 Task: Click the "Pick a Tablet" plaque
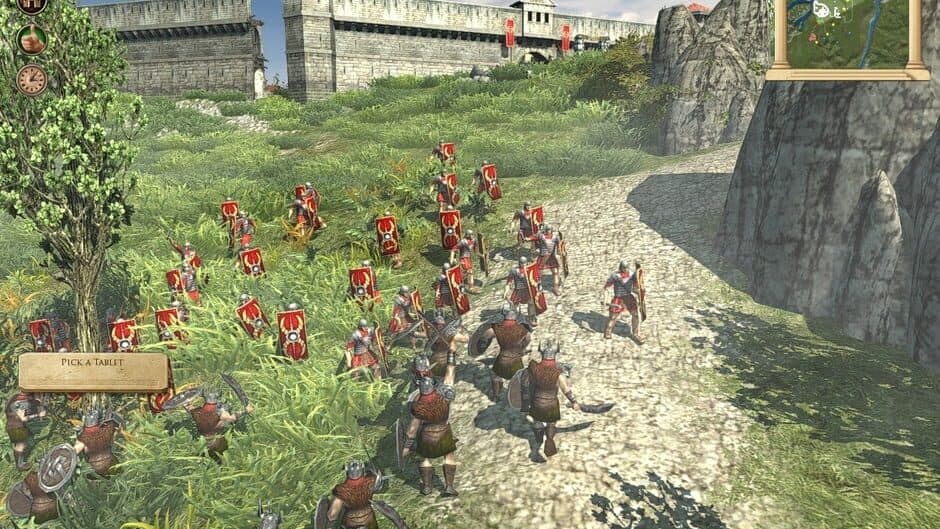click(94, 372)
